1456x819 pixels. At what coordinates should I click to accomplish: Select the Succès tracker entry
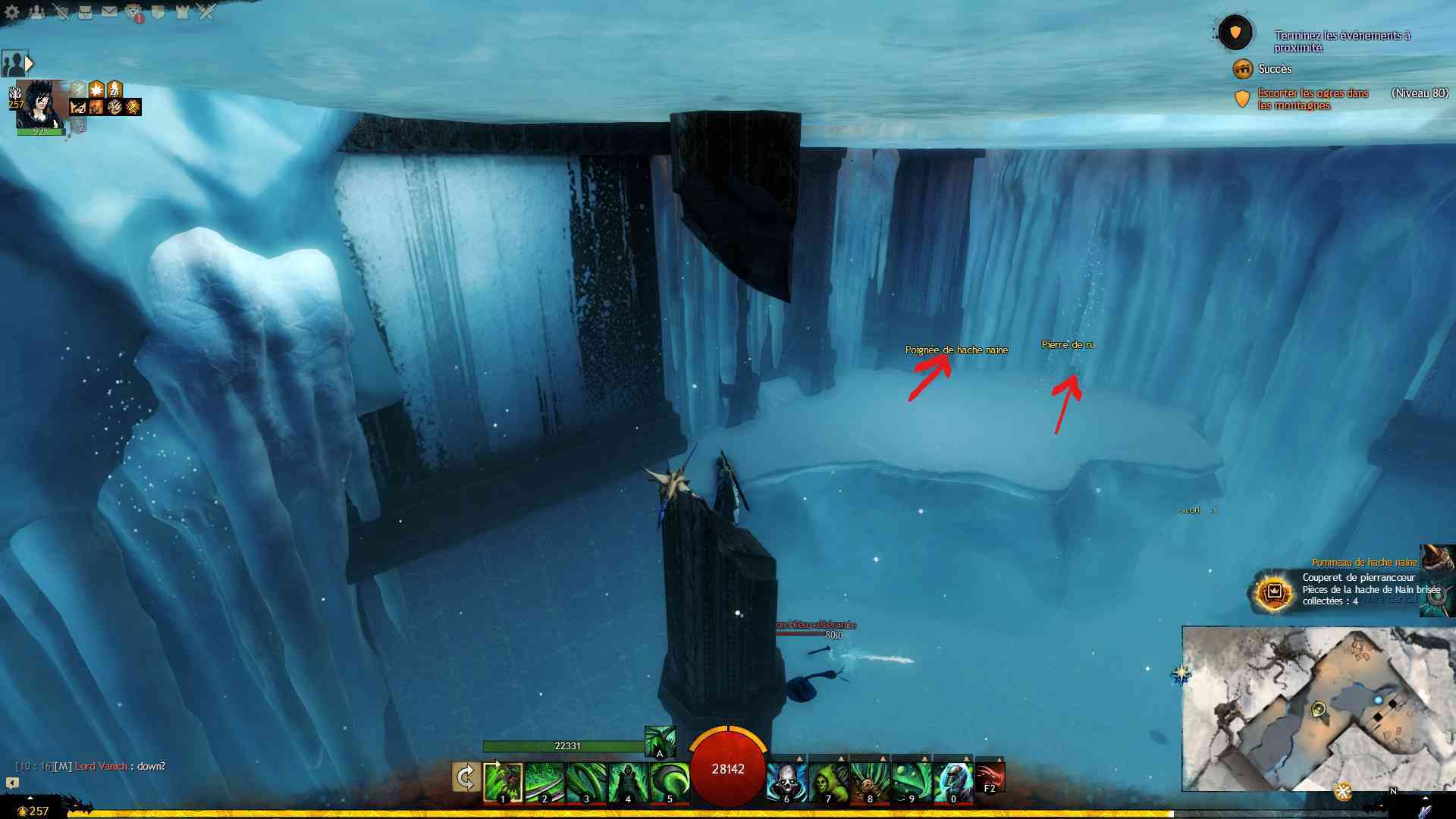[1274, 69]
